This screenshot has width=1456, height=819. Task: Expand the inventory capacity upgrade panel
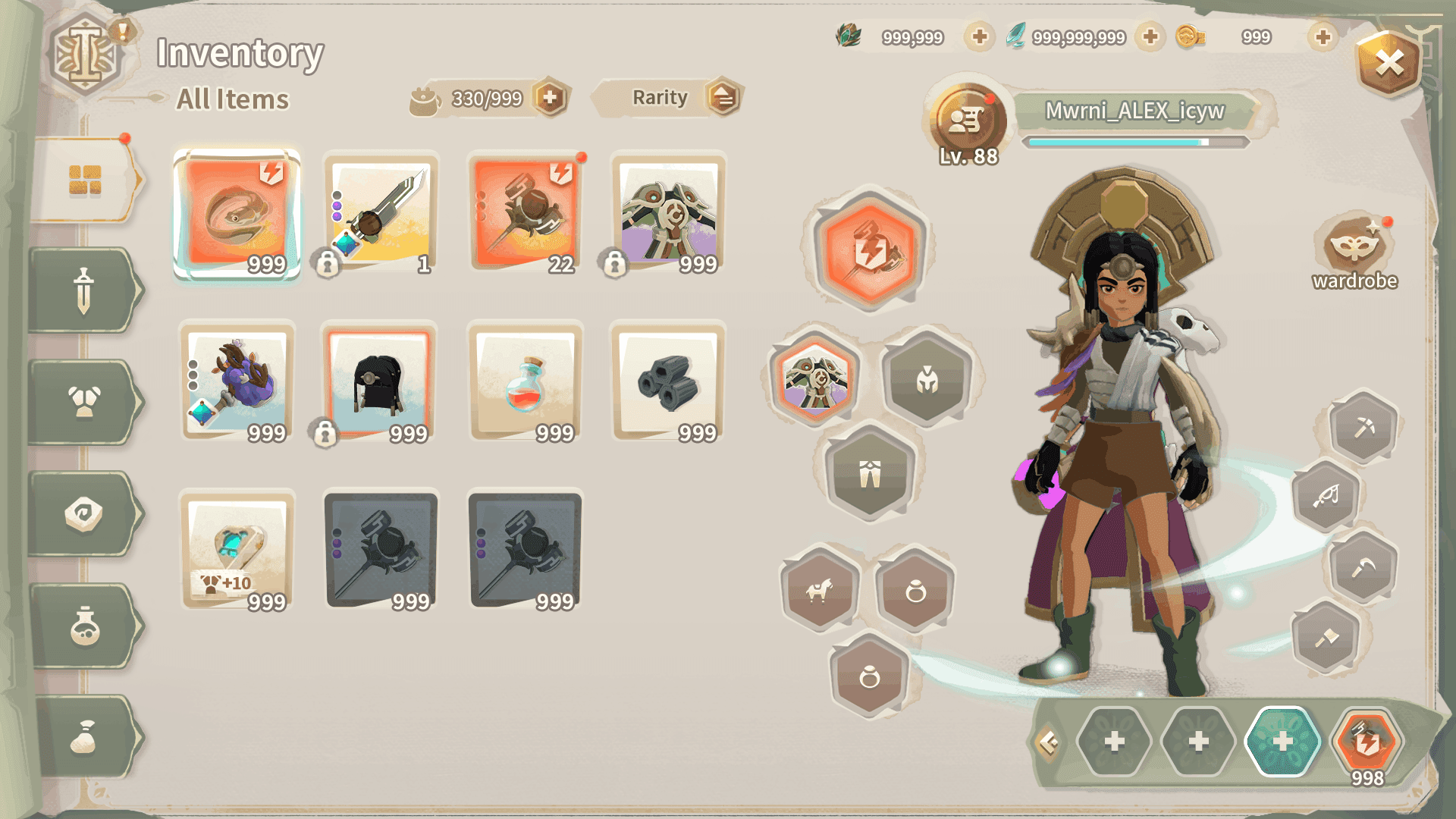click(552, 97)
